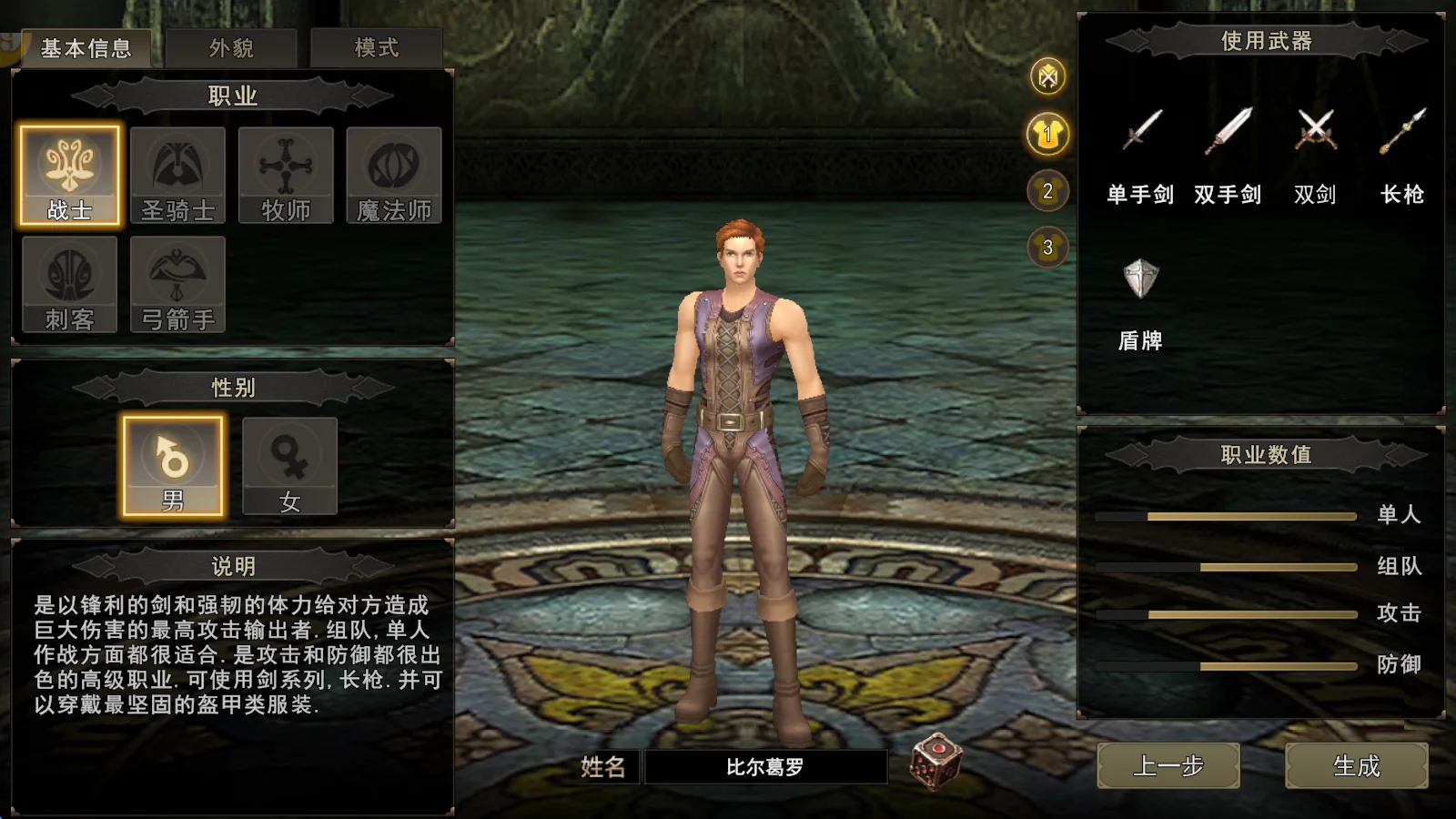1456x819 pixels.
Task: Choose the 圣骑士 paladin class
Action: pos(177,176)
